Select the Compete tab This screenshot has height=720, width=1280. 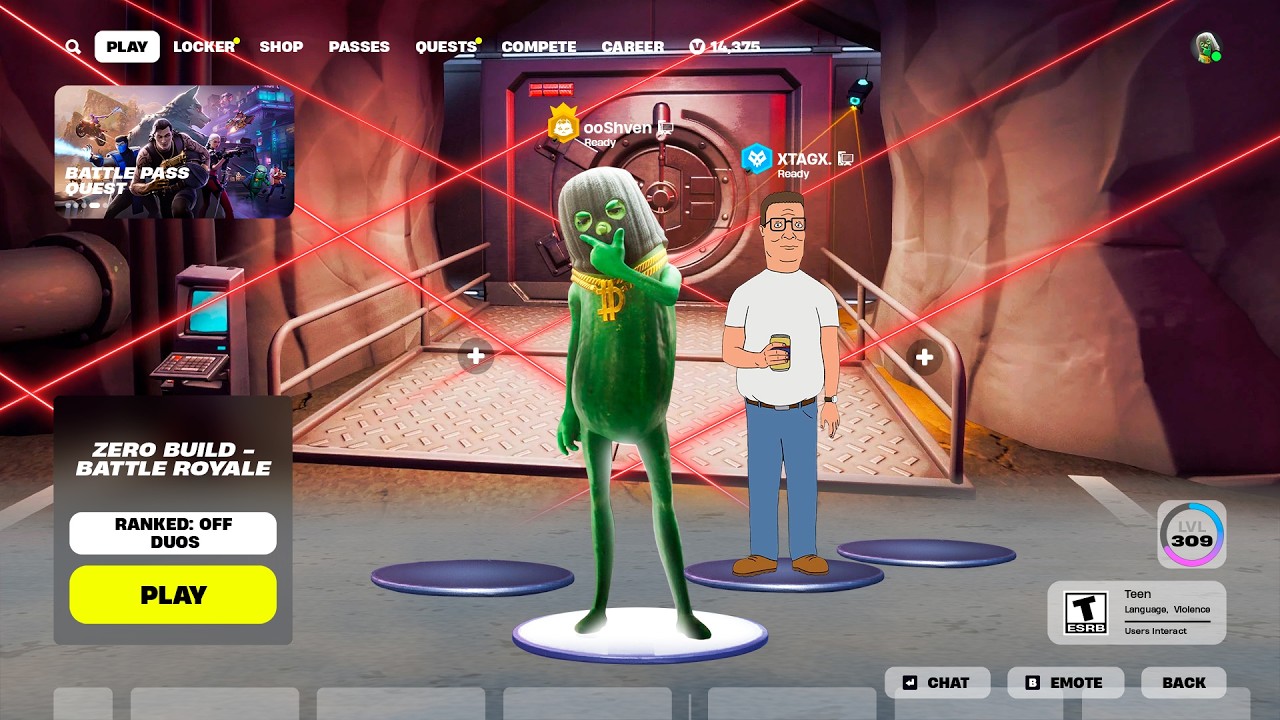(x=538, y=47)
